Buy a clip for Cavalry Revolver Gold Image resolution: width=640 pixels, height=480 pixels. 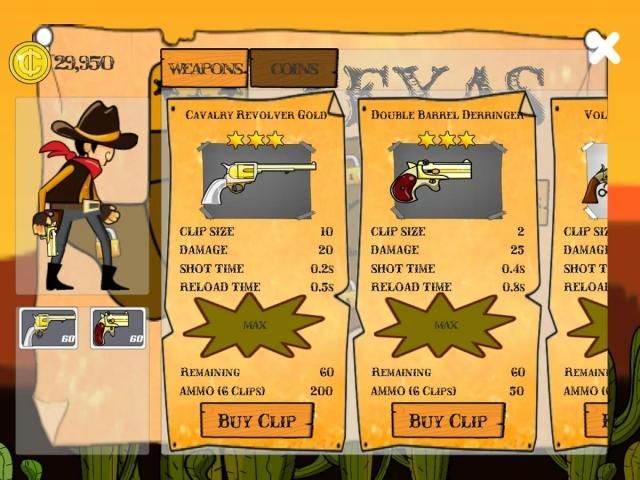click(256, 420)
